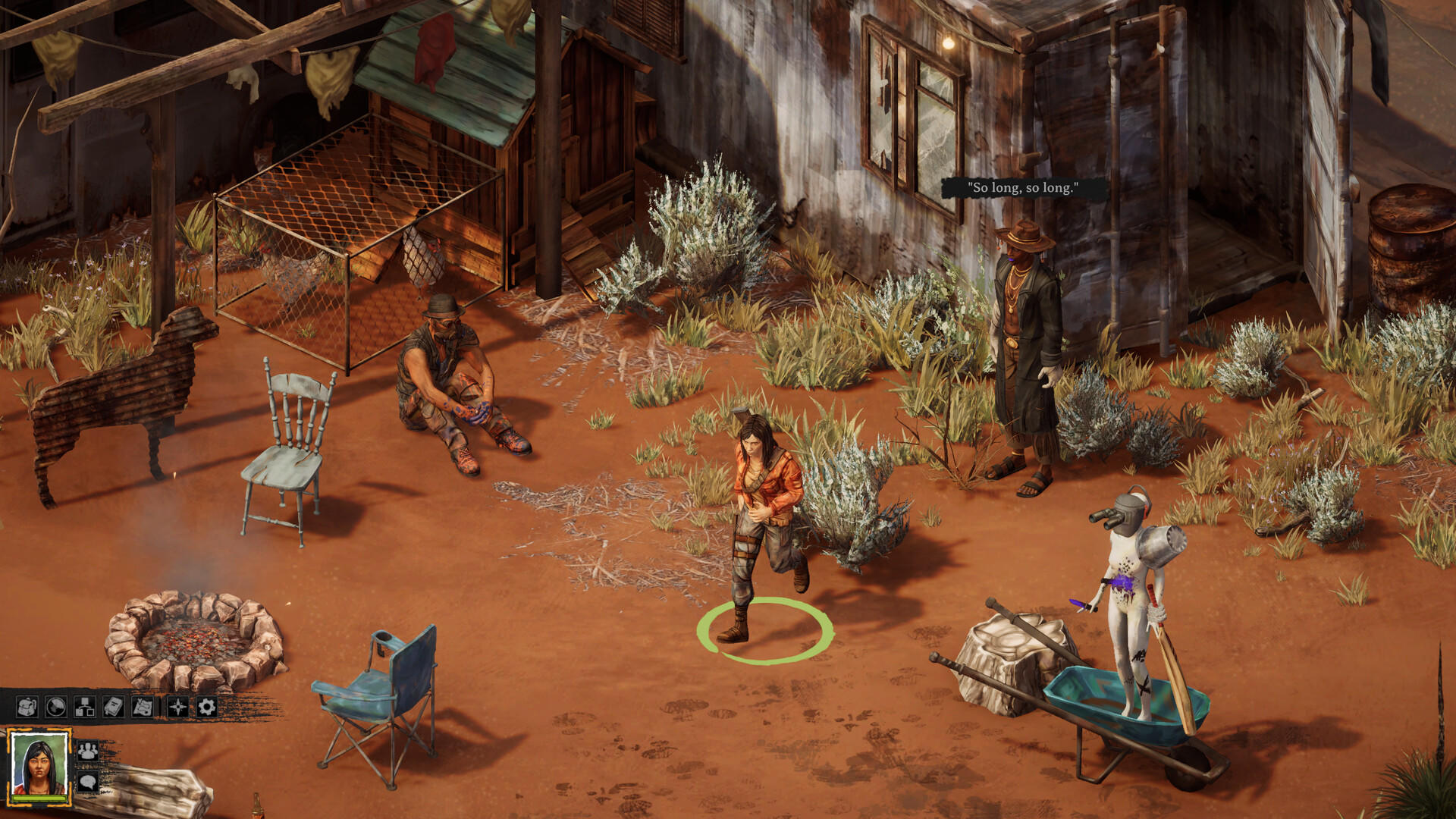Image resolution: width=1456 pixels, height=819 pixels.
Task: Open the character stats screen
Action: (84, 707)
